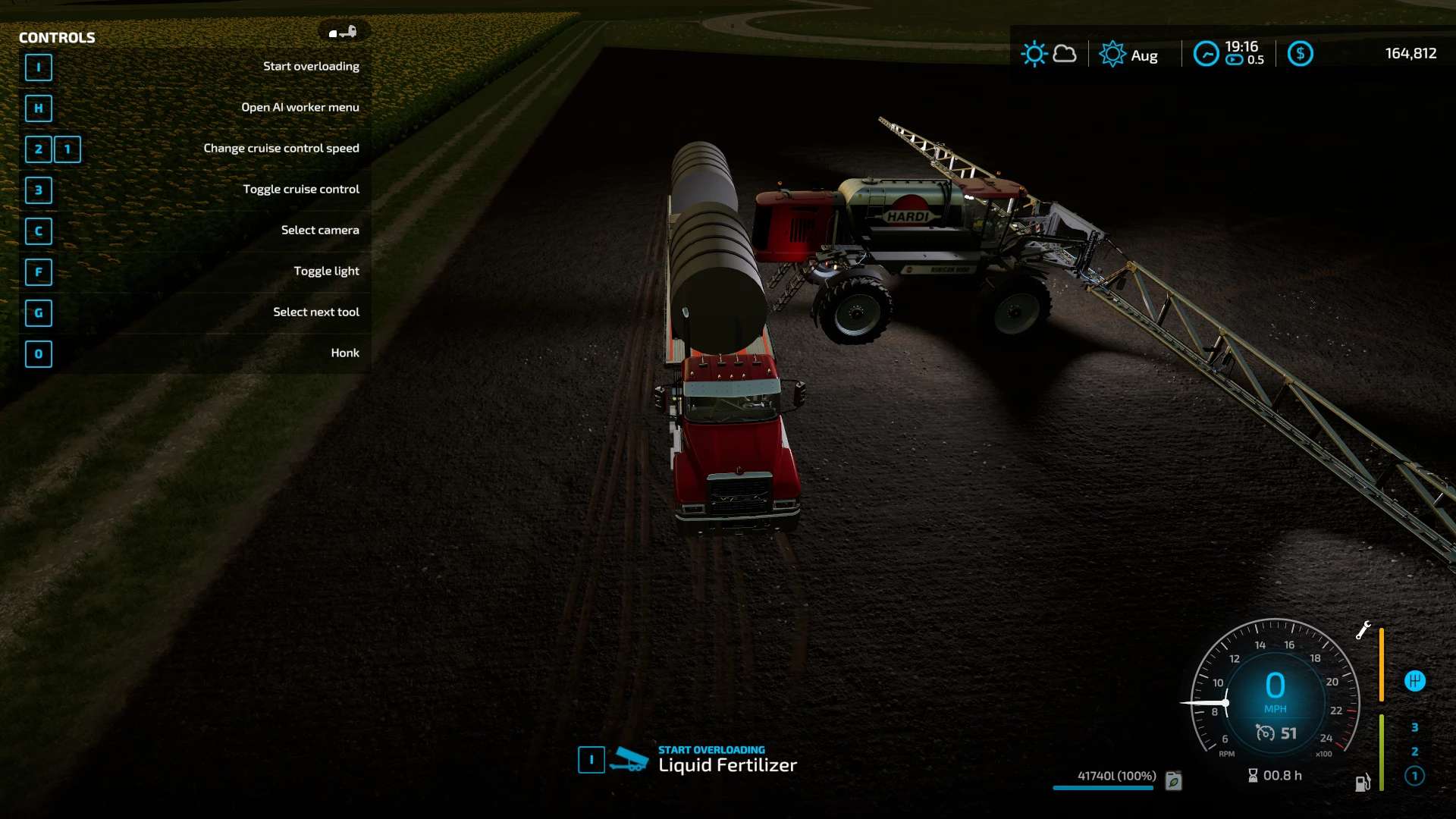Select the August season sun icon

coord(1112,54)
